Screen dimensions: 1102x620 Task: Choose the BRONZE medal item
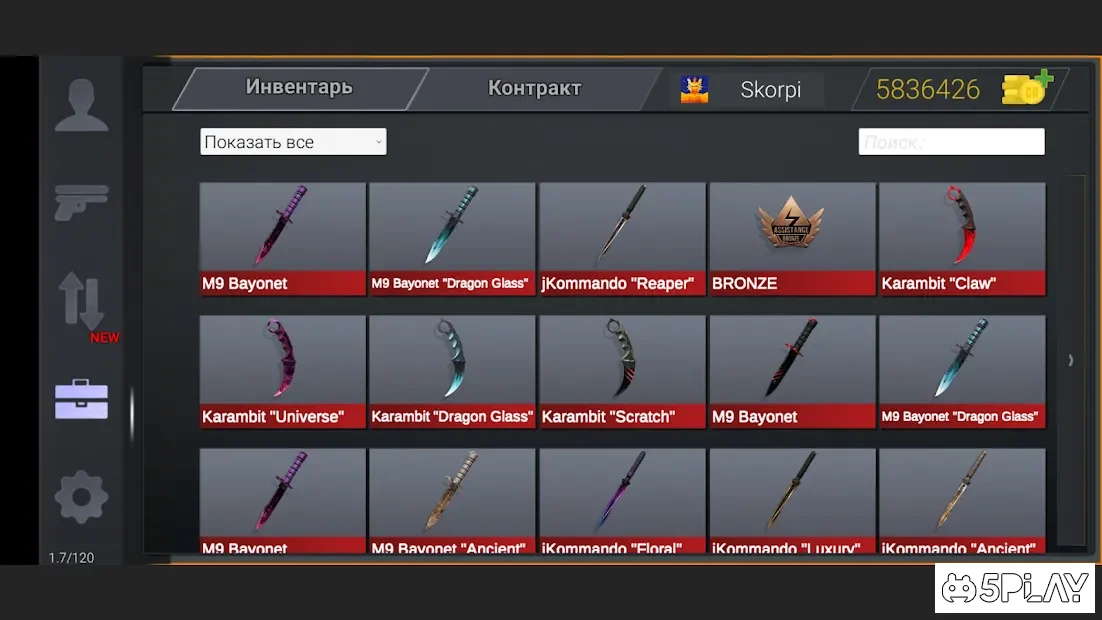coord(792,238)
